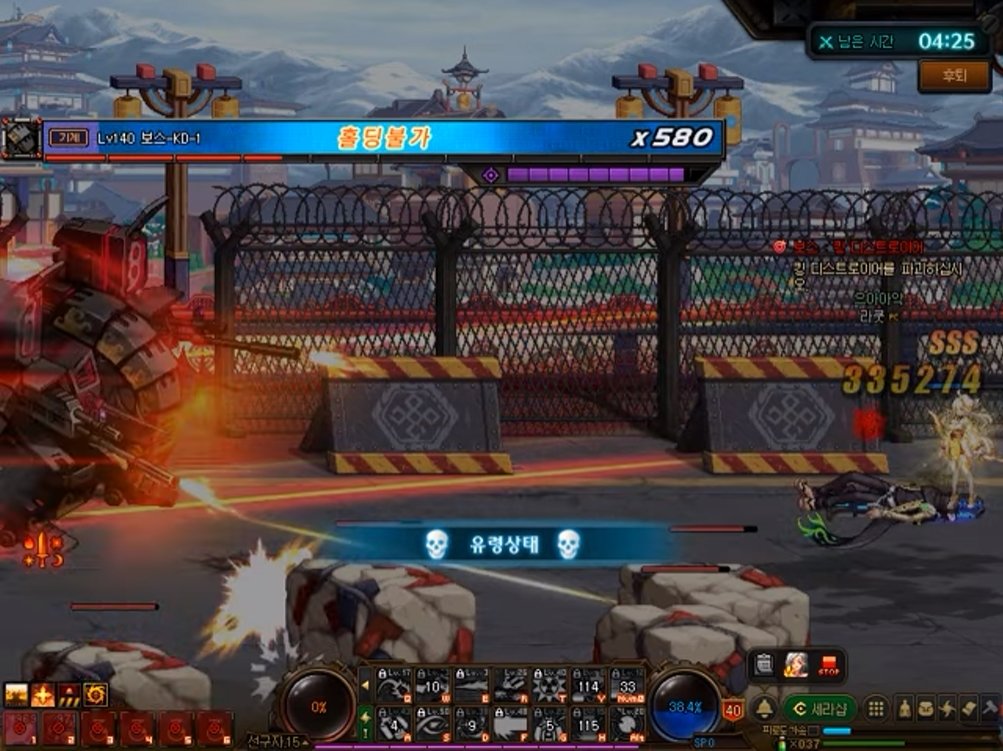Toggle the skill bar arrow expander

pos(366,684)
